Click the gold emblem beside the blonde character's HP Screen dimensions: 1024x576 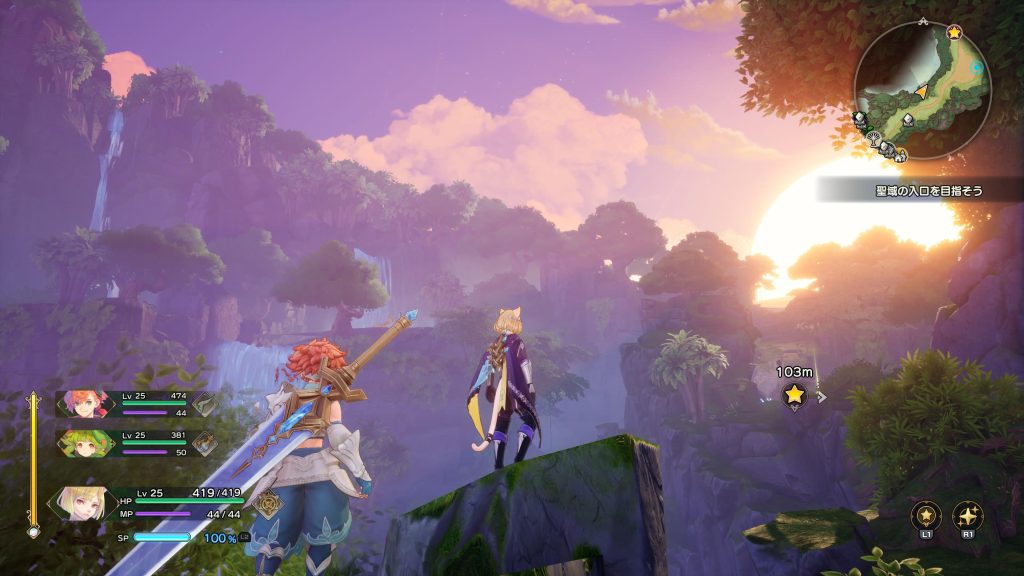point(268,502)
